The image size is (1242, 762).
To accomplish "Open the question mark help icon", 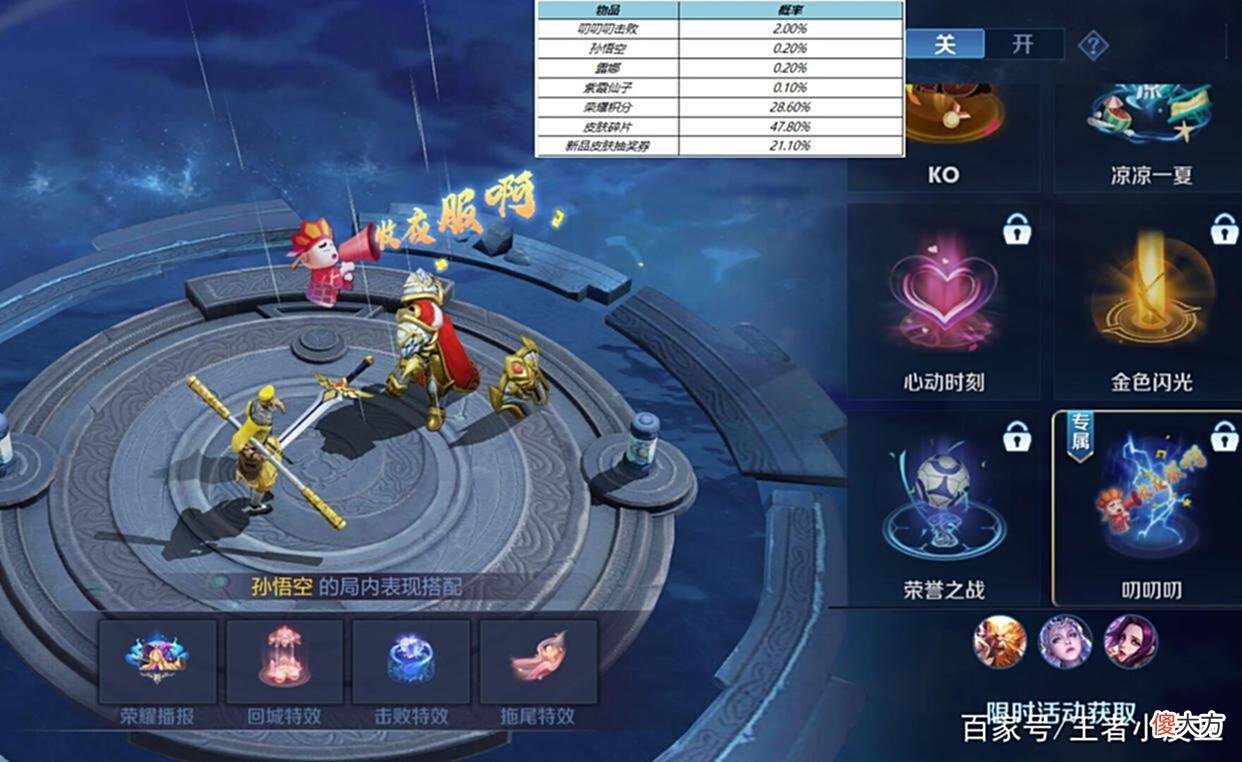I will pos(1092,46).
